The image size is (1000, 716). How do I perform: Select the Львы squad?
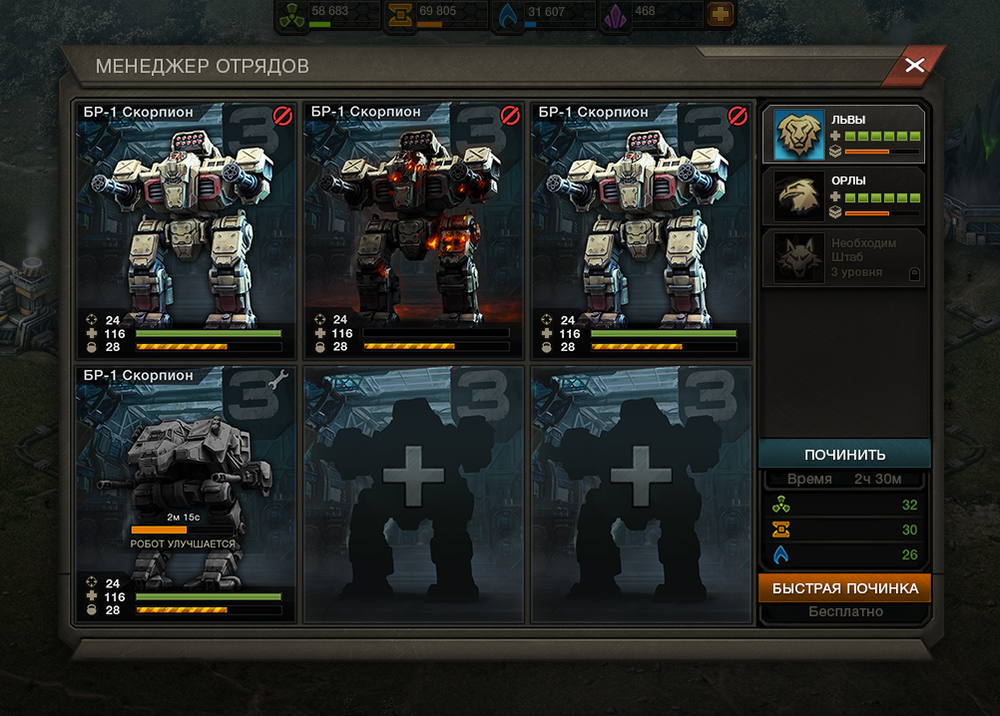click(x=846, y=135)
